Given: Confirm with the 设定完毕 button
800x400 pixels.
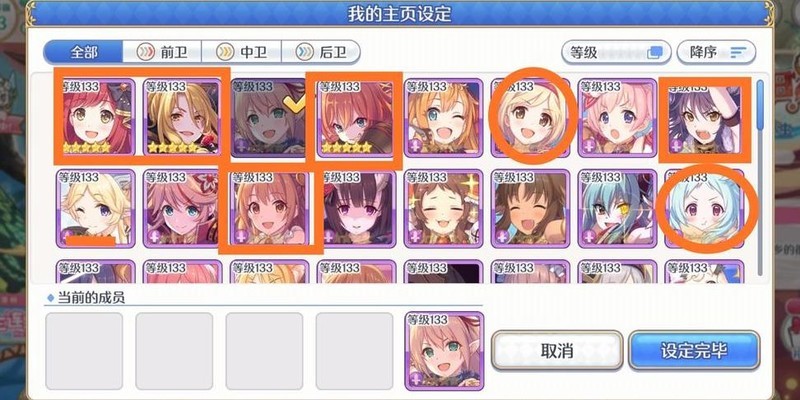Looking at the screenshot, I should 694,351.
